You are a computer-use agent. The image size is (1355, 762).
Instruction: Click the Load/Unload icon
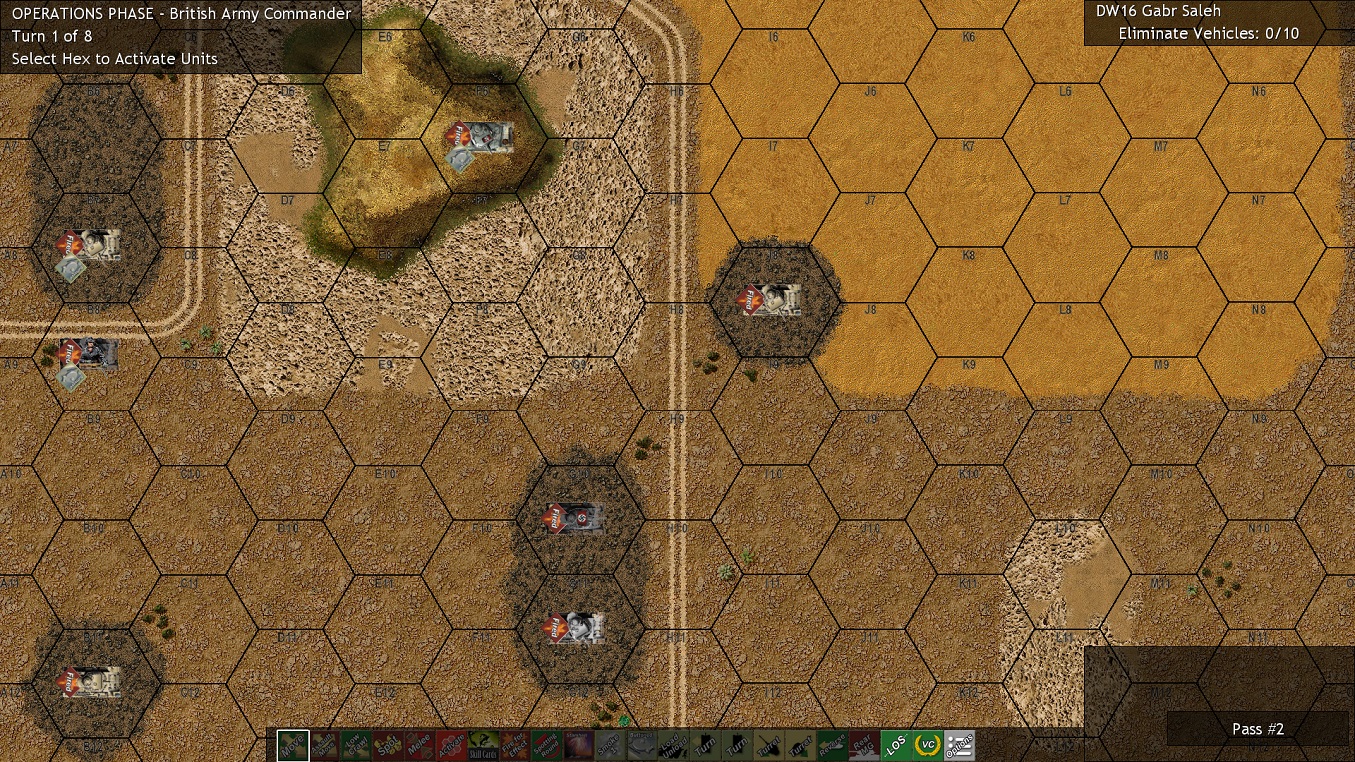coord(671,744)
